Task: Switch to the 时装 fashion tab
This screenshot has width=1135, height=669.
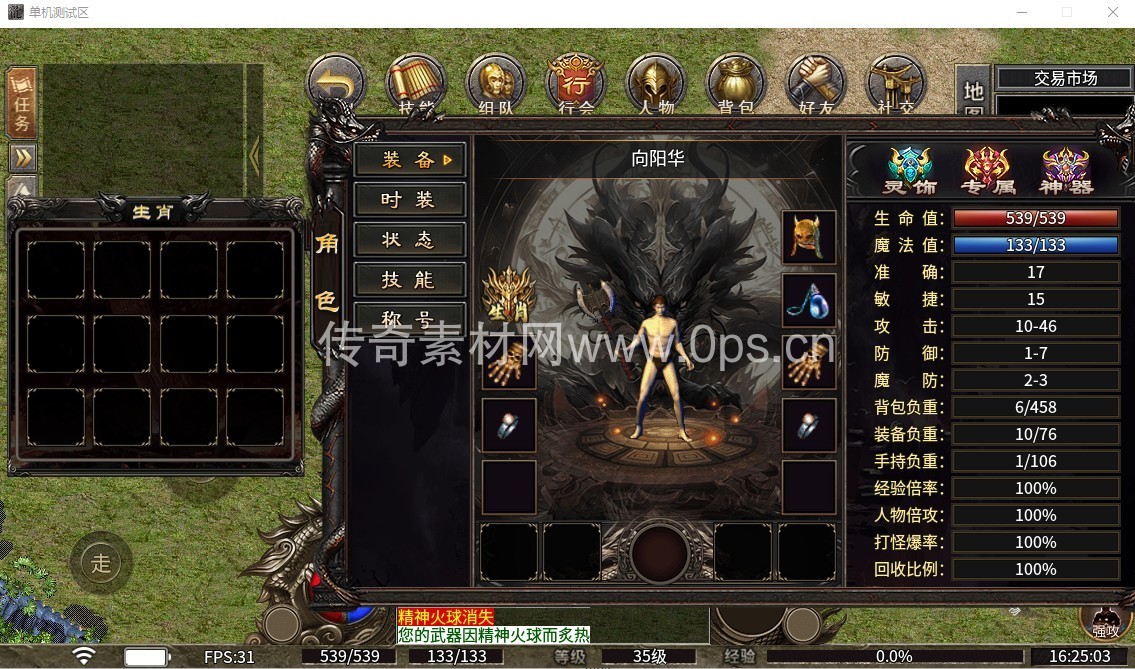Action: [x=409, y=200]
